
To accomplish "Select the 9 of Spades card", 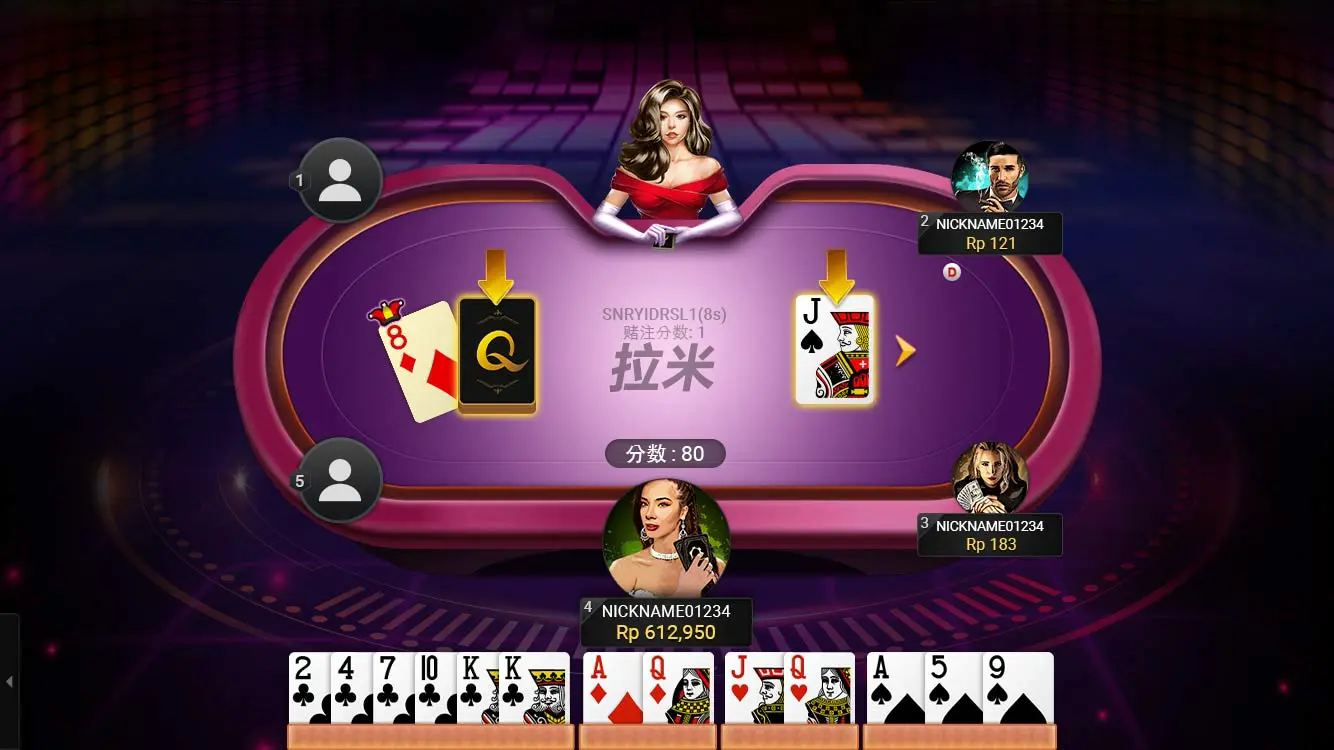I will [x=1018, y=688].
